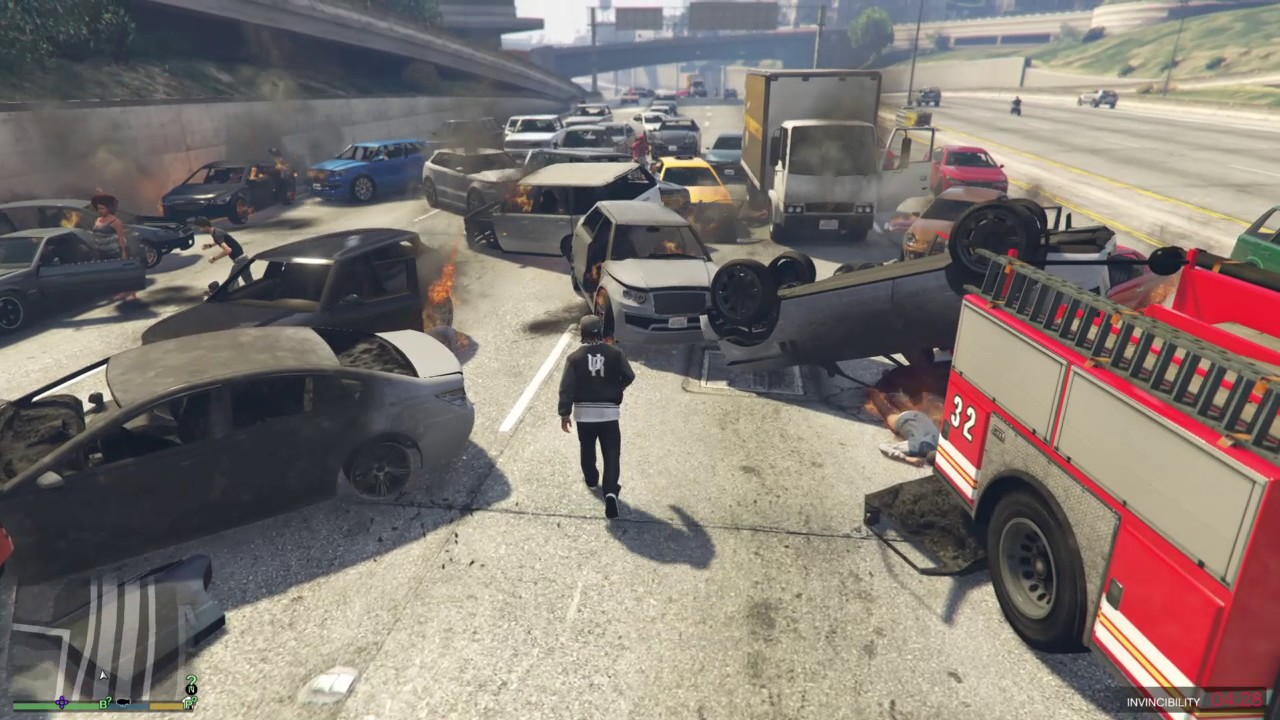Click the red 04:28 countdown timer
The image size is (1280, 720).
coord(1237,702)
